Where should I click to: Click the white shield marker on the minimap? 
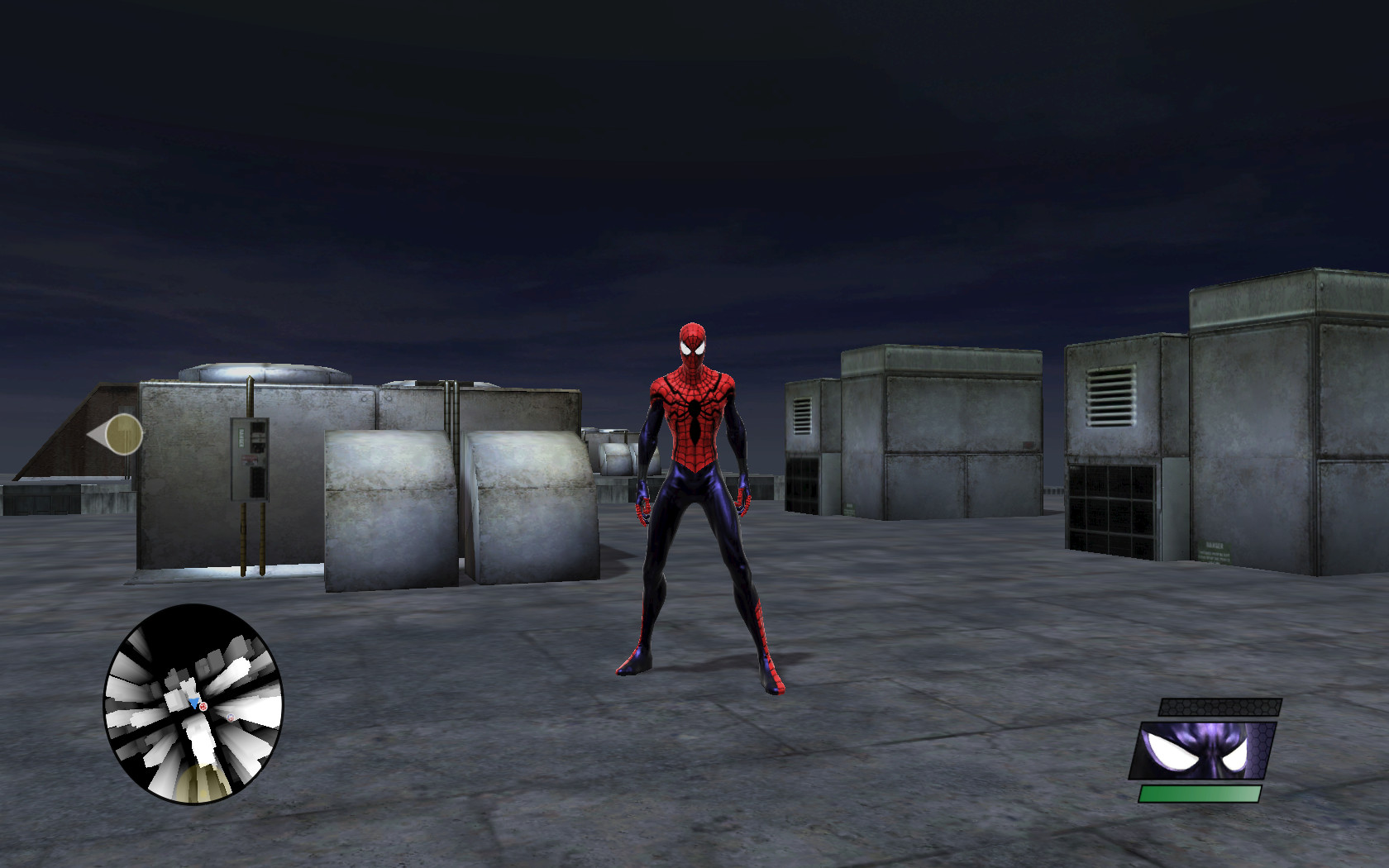pos(231,718)
